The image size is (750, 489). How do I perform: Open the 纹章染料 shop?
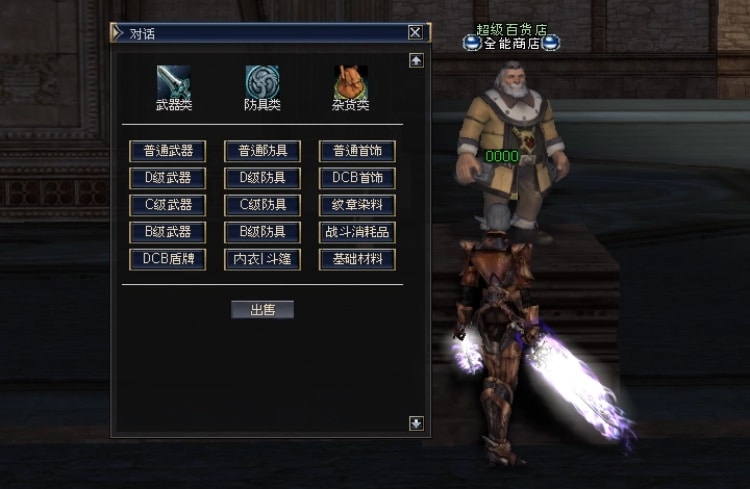(x=357, y=205)
